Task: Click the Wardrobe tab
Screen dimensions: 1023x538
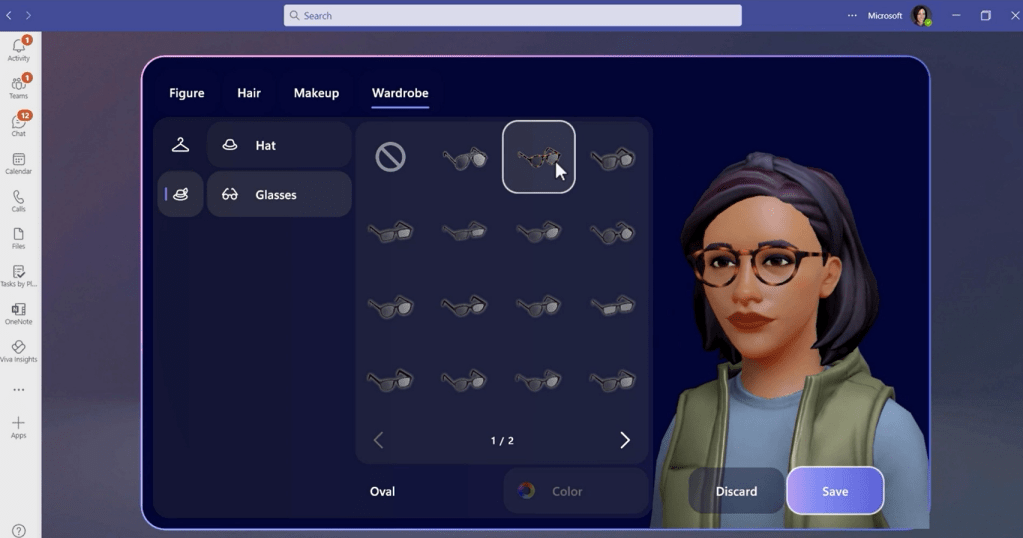Action: 400,93
